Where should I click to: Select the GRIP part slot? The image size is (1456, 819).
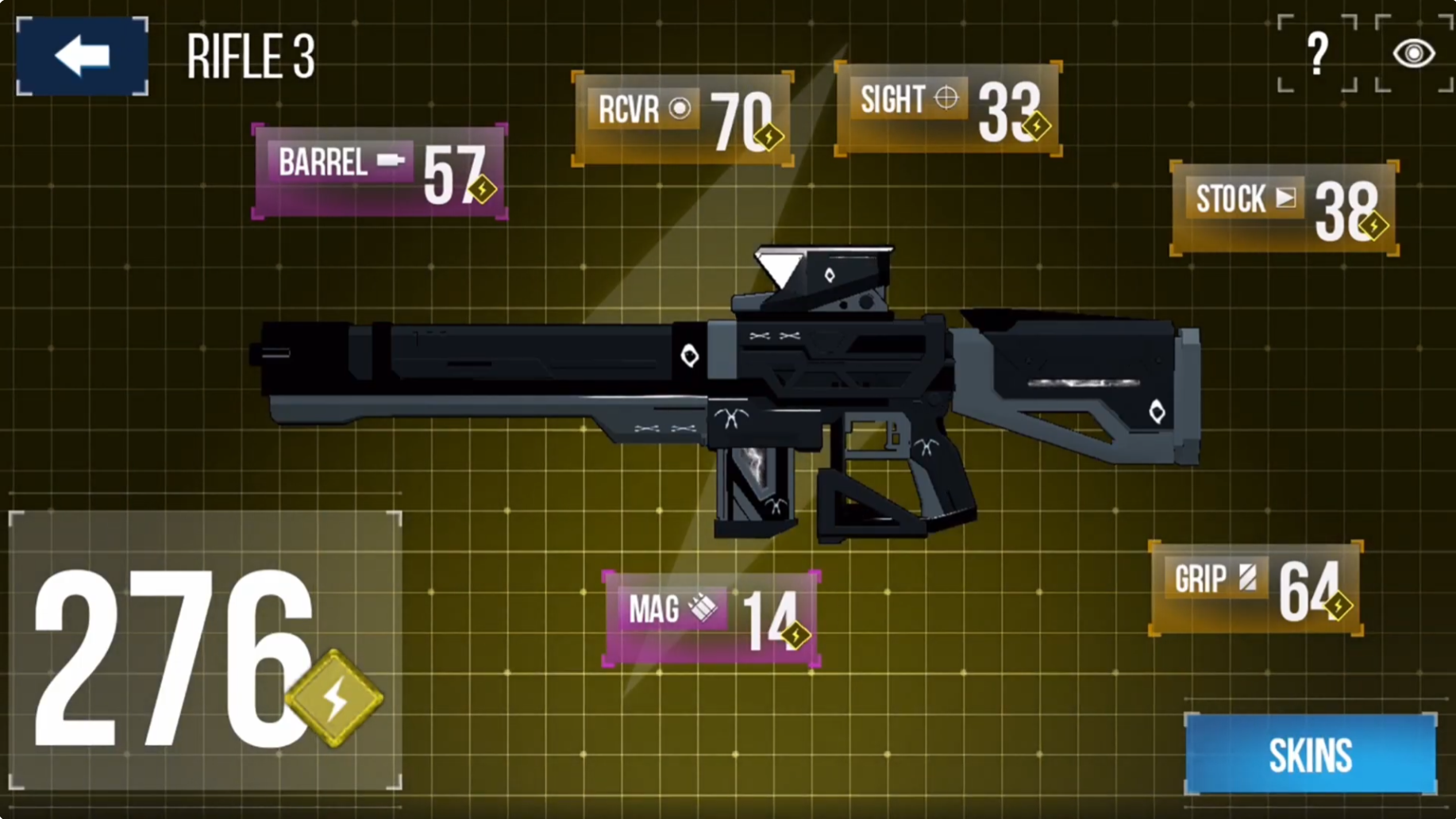tap(1255, 588)
